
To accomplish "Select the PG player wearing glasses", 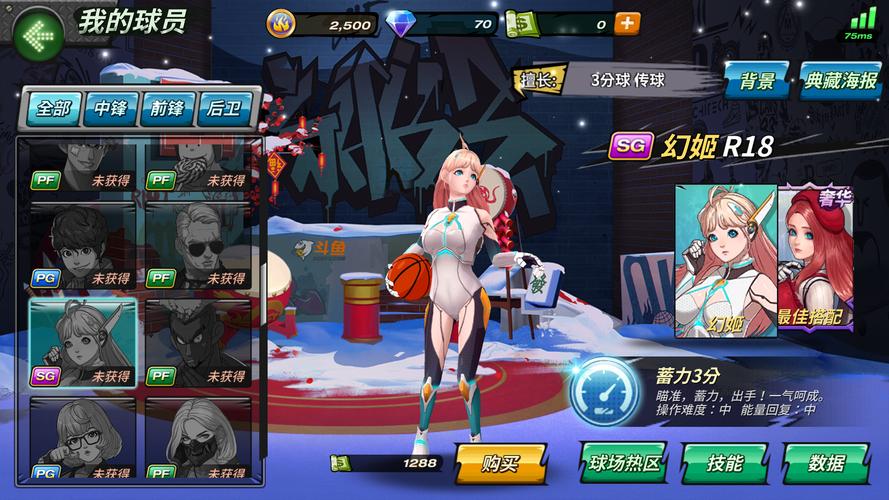I will [x=82, y=438].
